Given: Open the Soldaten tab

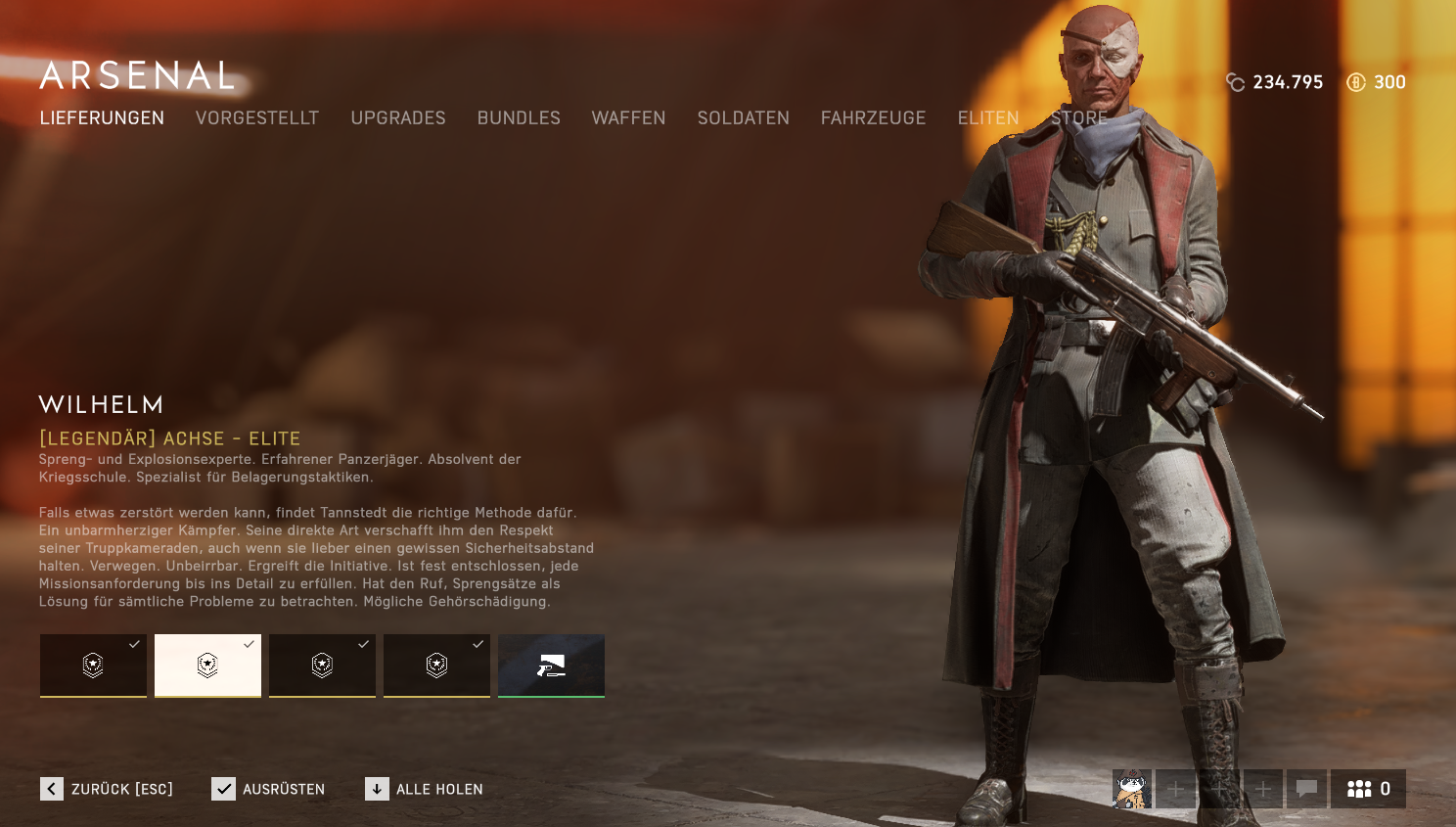Looking at the screenshot, I should pos(743,118).
